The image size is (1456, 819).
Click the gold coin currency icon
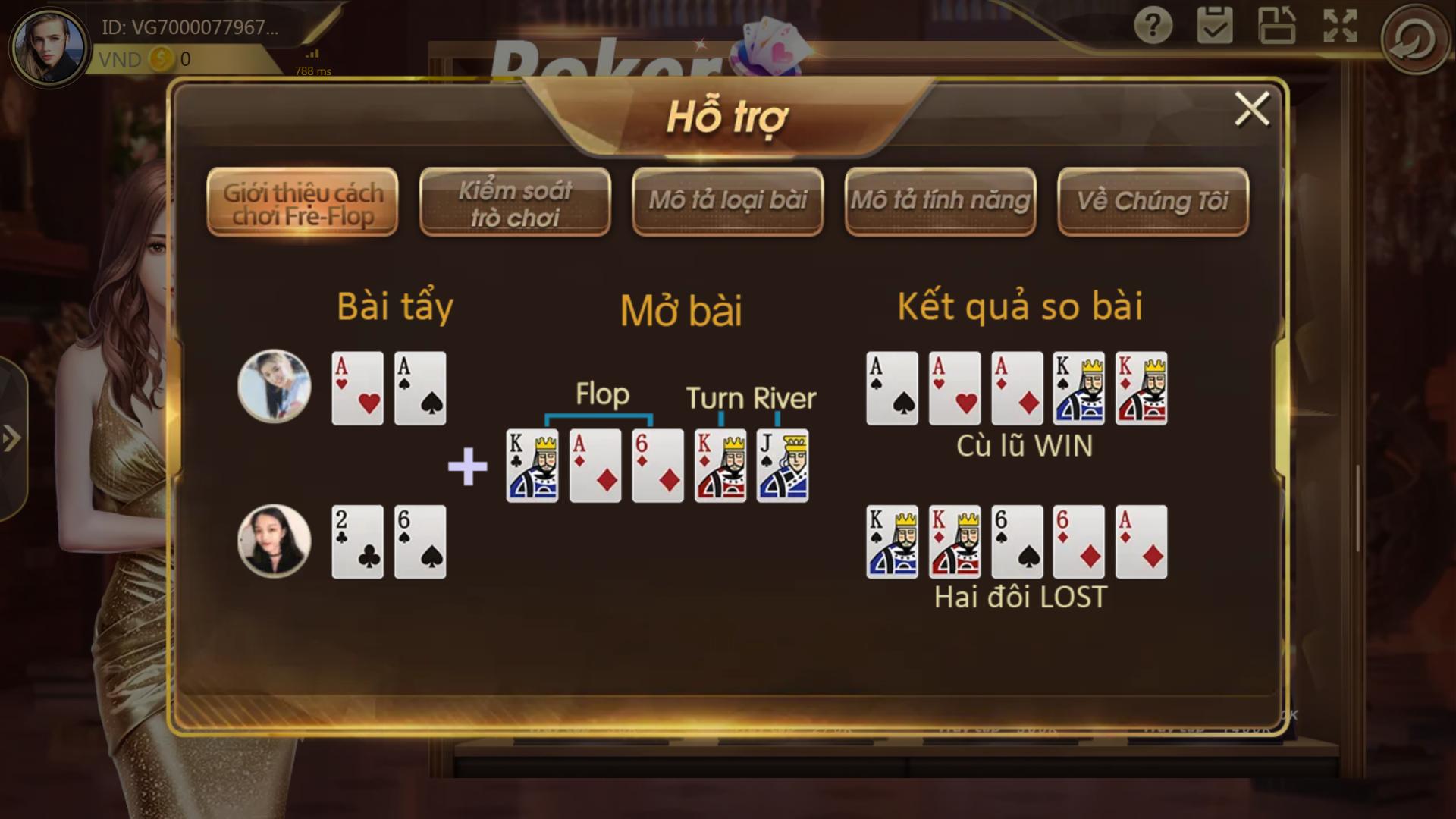coord(158,59)
